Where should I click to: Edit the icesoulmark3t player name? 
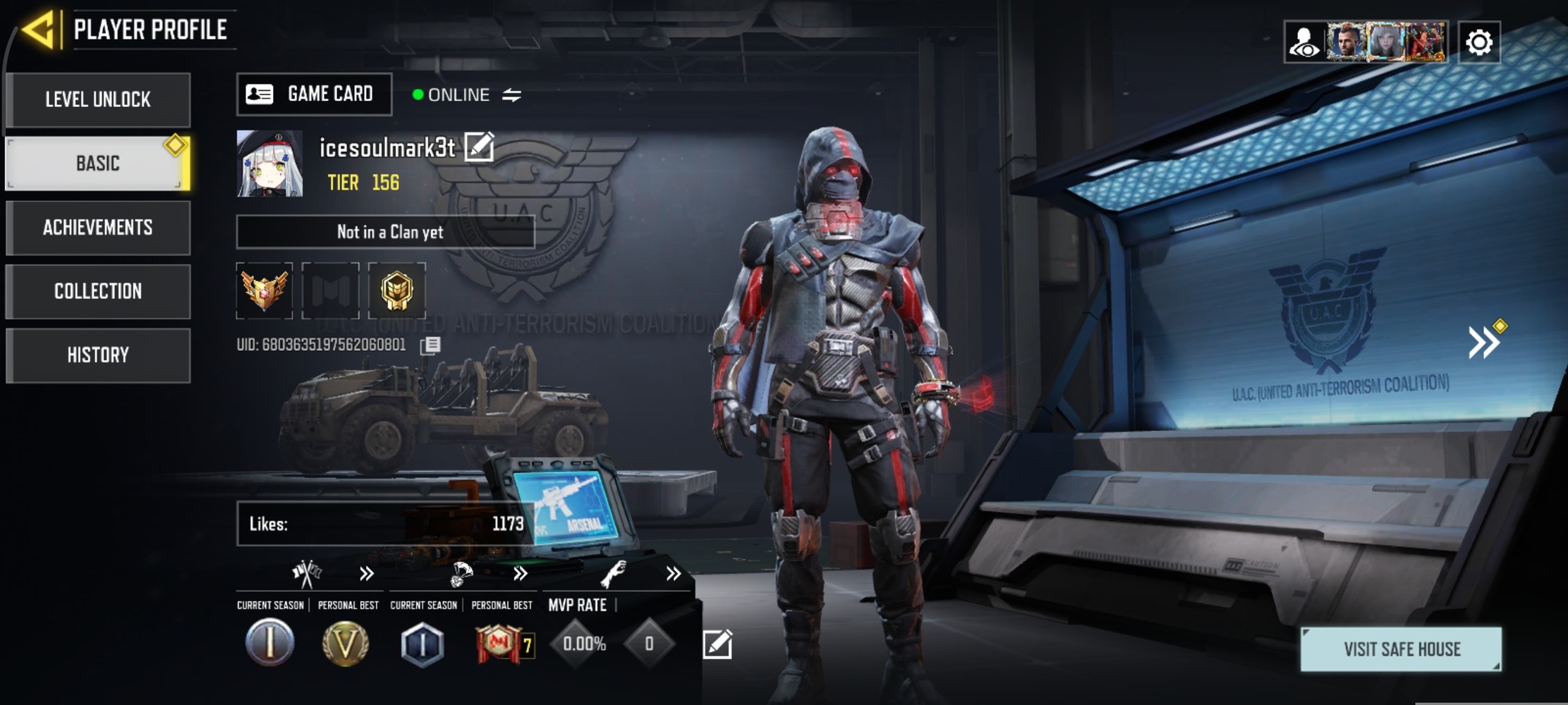(x=479, y=147)
